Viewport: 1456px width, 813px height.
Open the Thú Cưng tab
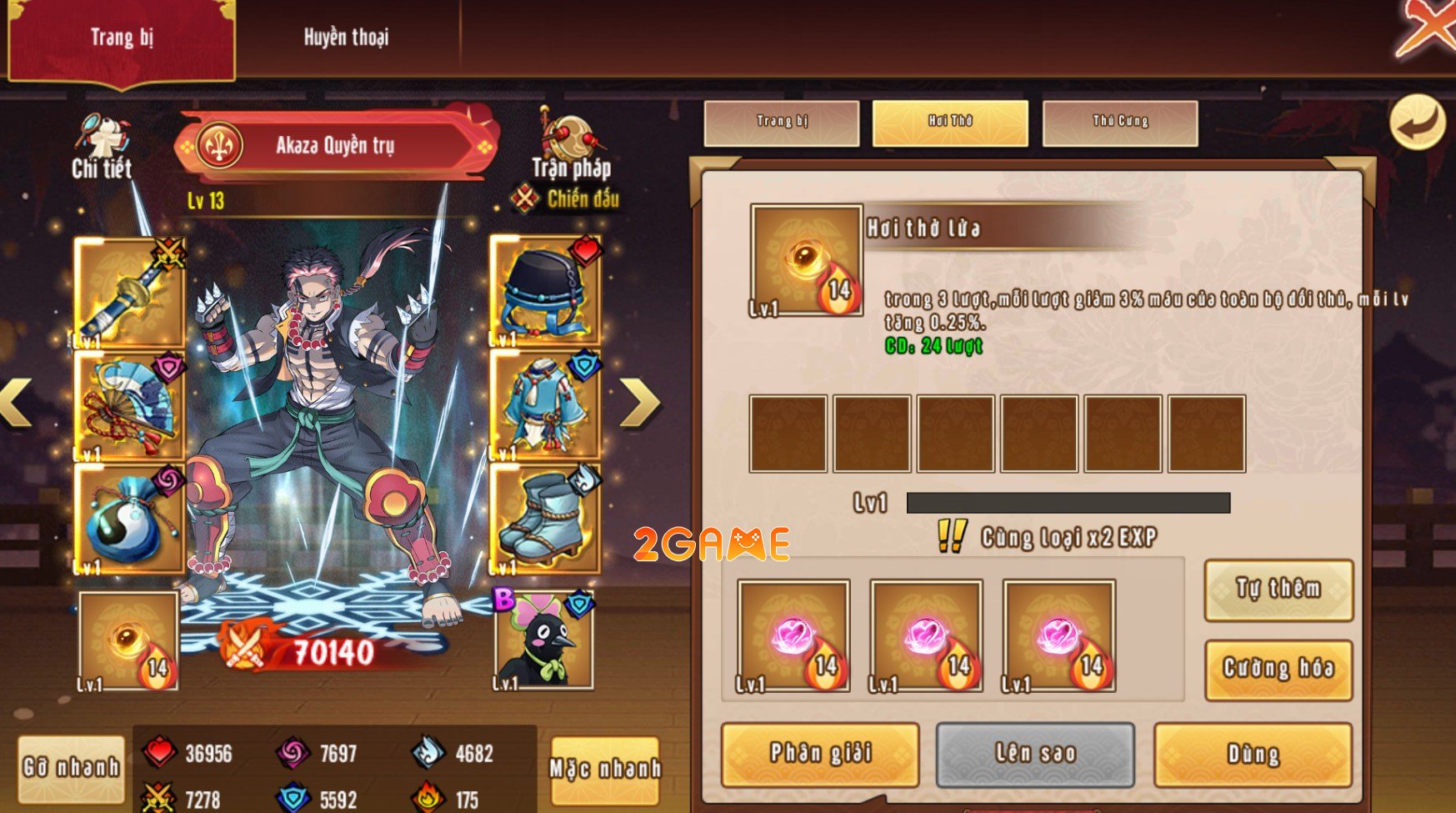[x=1120, y=121]
